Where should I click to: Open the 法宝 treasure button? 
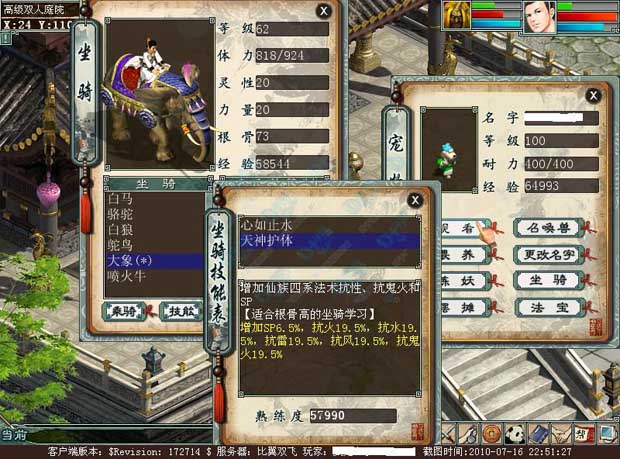pos(550,306)
